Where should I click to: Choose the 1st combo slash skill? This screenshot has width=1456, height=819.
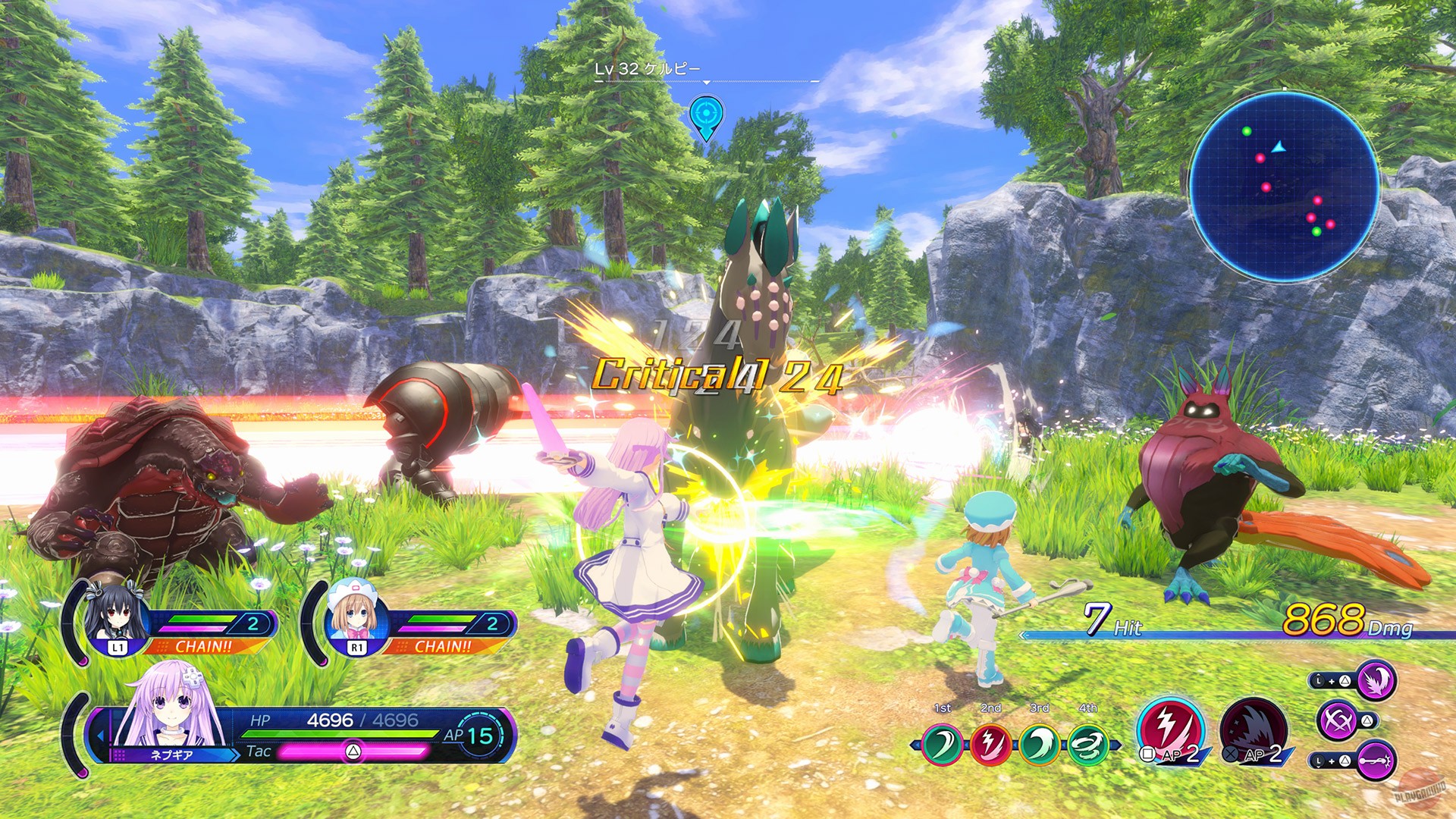[x=943, y=744]
